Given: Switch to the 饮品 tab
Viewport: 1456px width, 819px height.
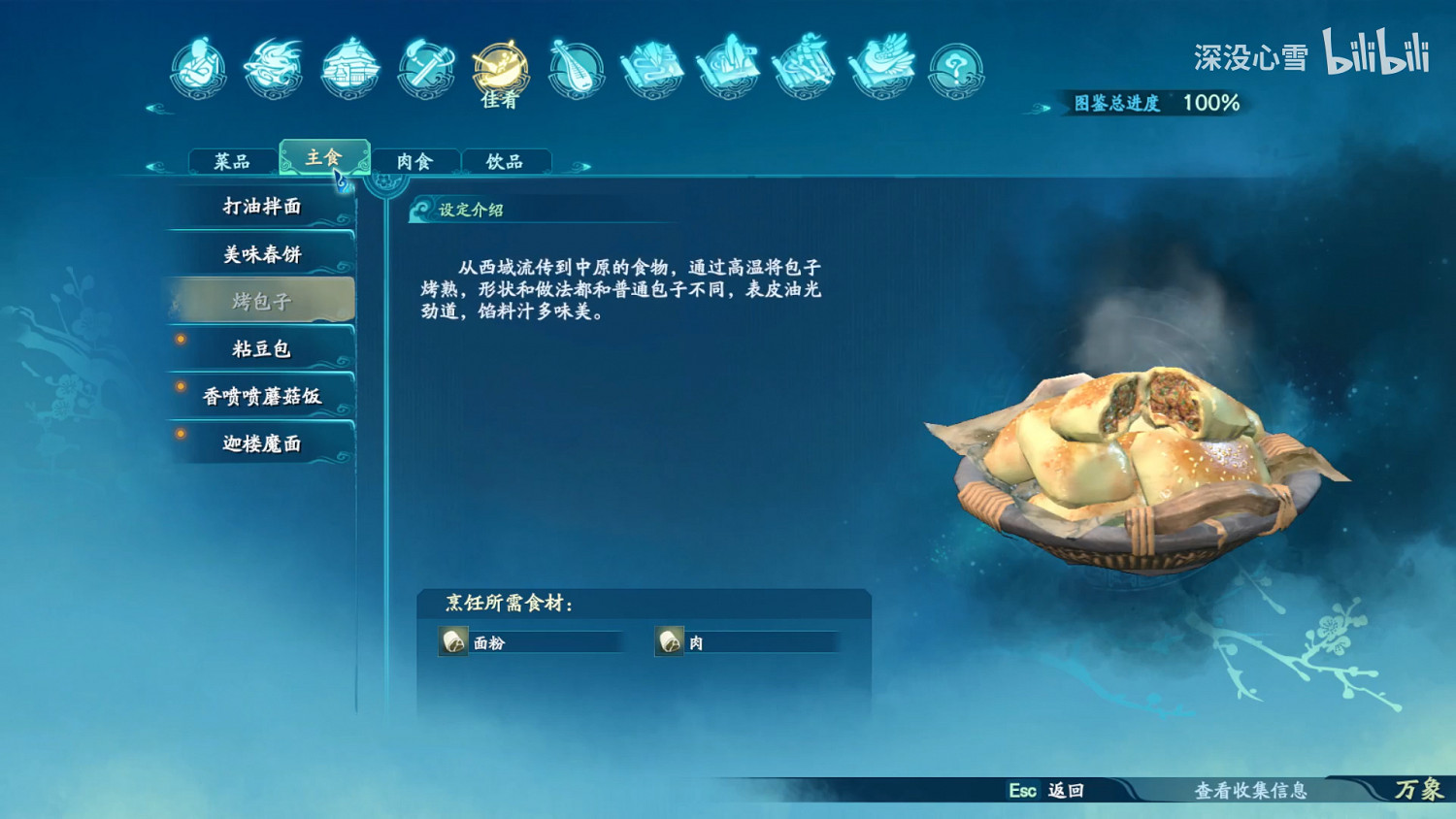Looking at the screenshot, I should (x=508, y=160).
